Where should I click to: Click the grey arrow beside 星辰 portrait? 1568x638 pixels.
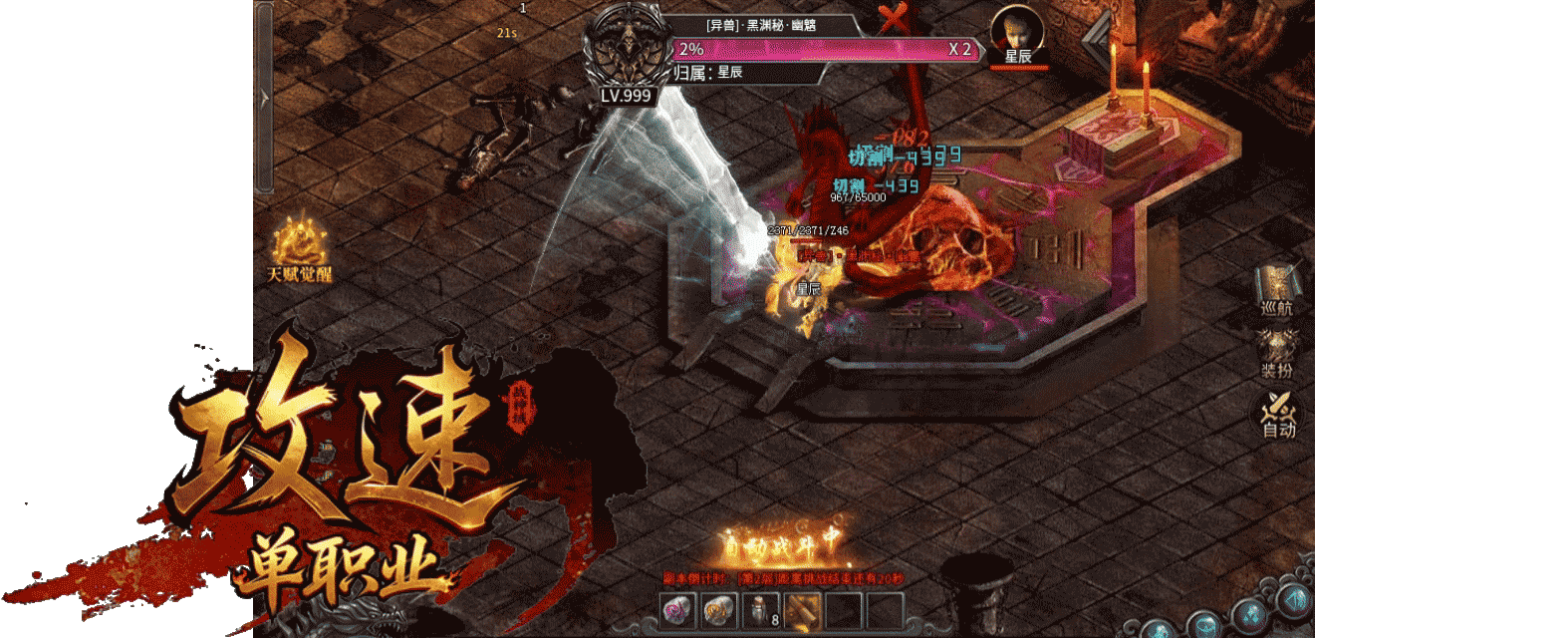coord(1095,45)
